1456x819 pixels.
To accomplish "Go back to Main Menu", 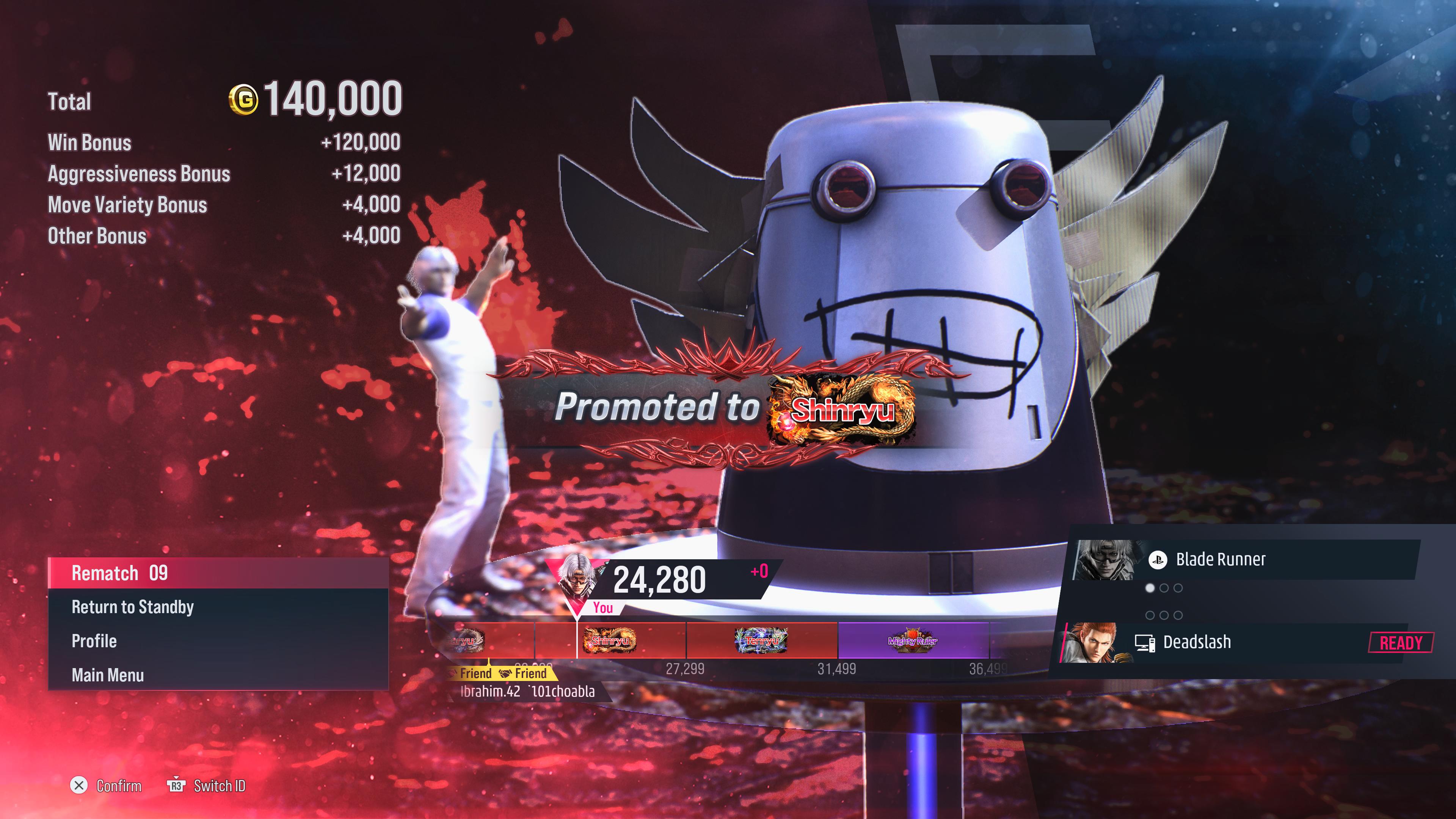I will (218, 675).
